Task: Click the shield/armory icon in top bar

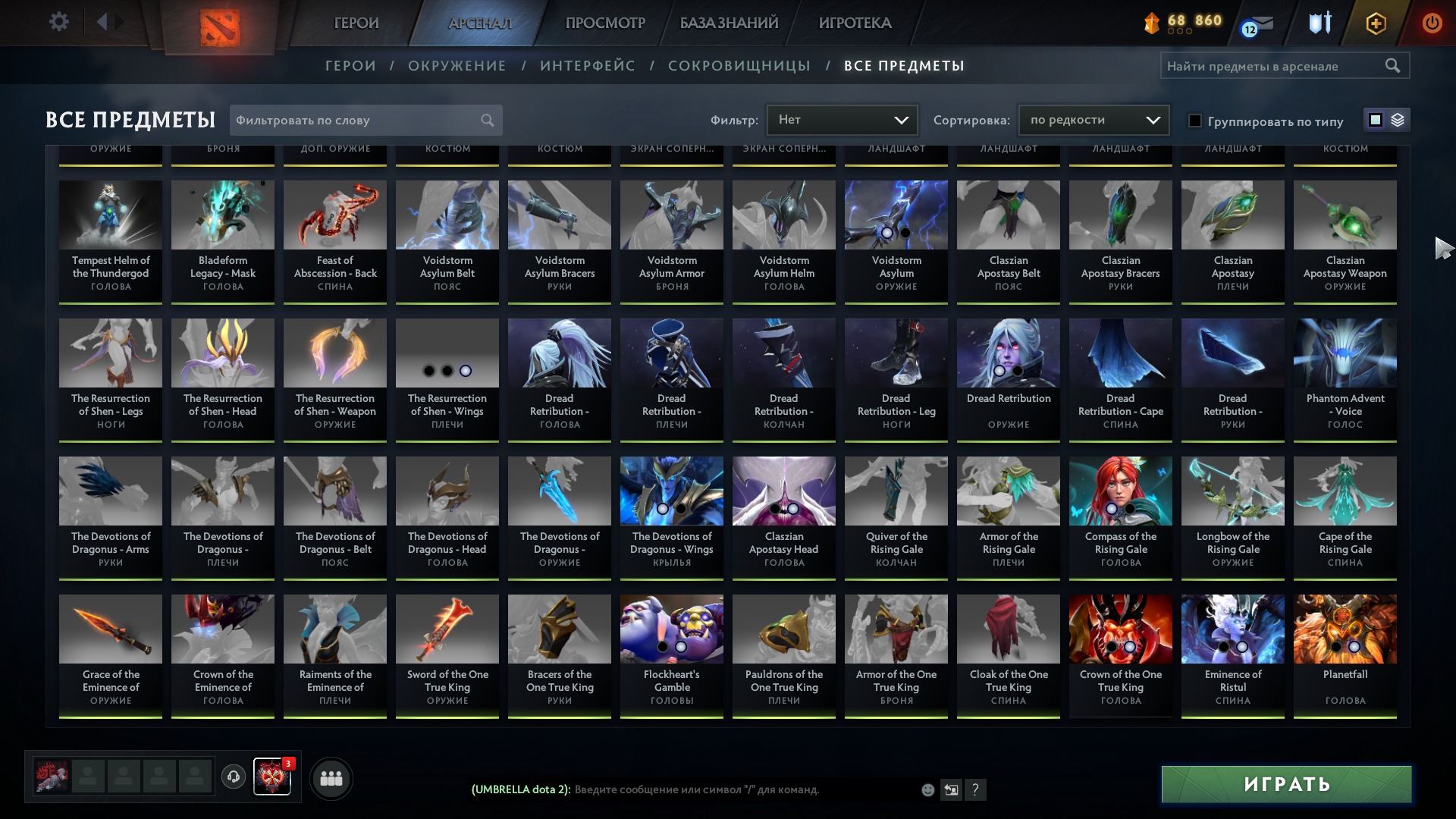Action: [1319, 23]
